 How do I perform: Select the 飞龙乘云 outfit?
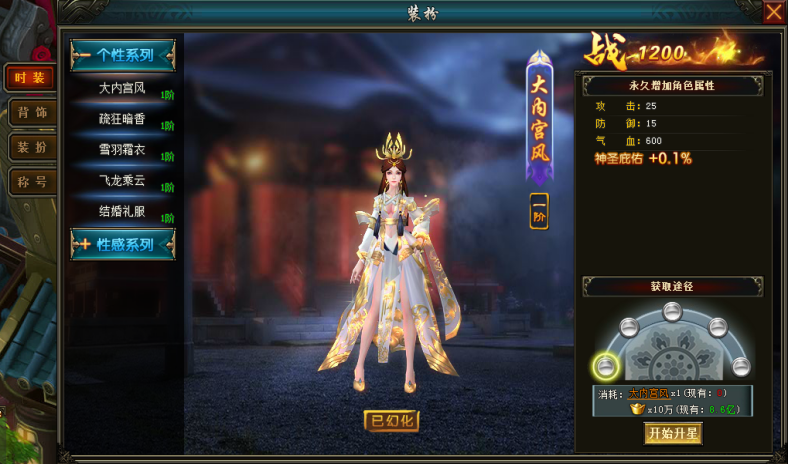pos(123,181)
